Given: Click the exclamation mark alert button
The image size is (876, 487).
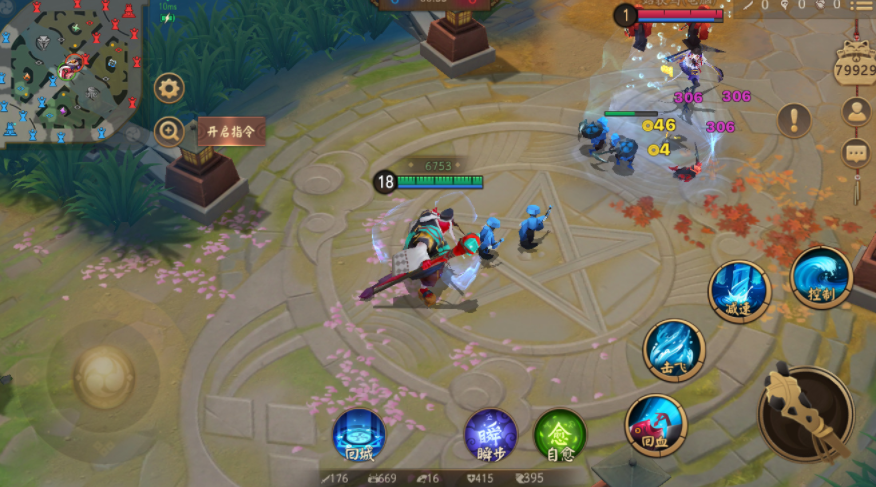Looking at the screenshot, I should tap(794, 120).
